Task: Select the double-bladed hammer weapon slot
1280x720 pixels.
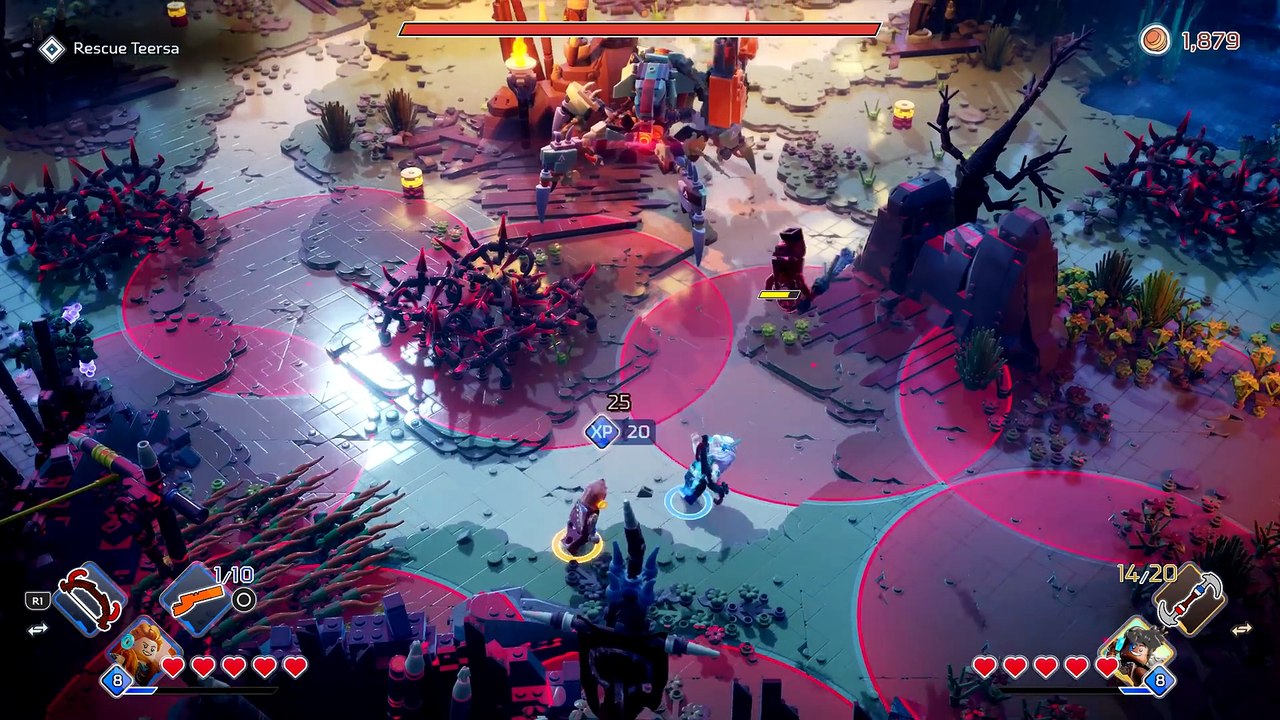Action: (1189, 600)
